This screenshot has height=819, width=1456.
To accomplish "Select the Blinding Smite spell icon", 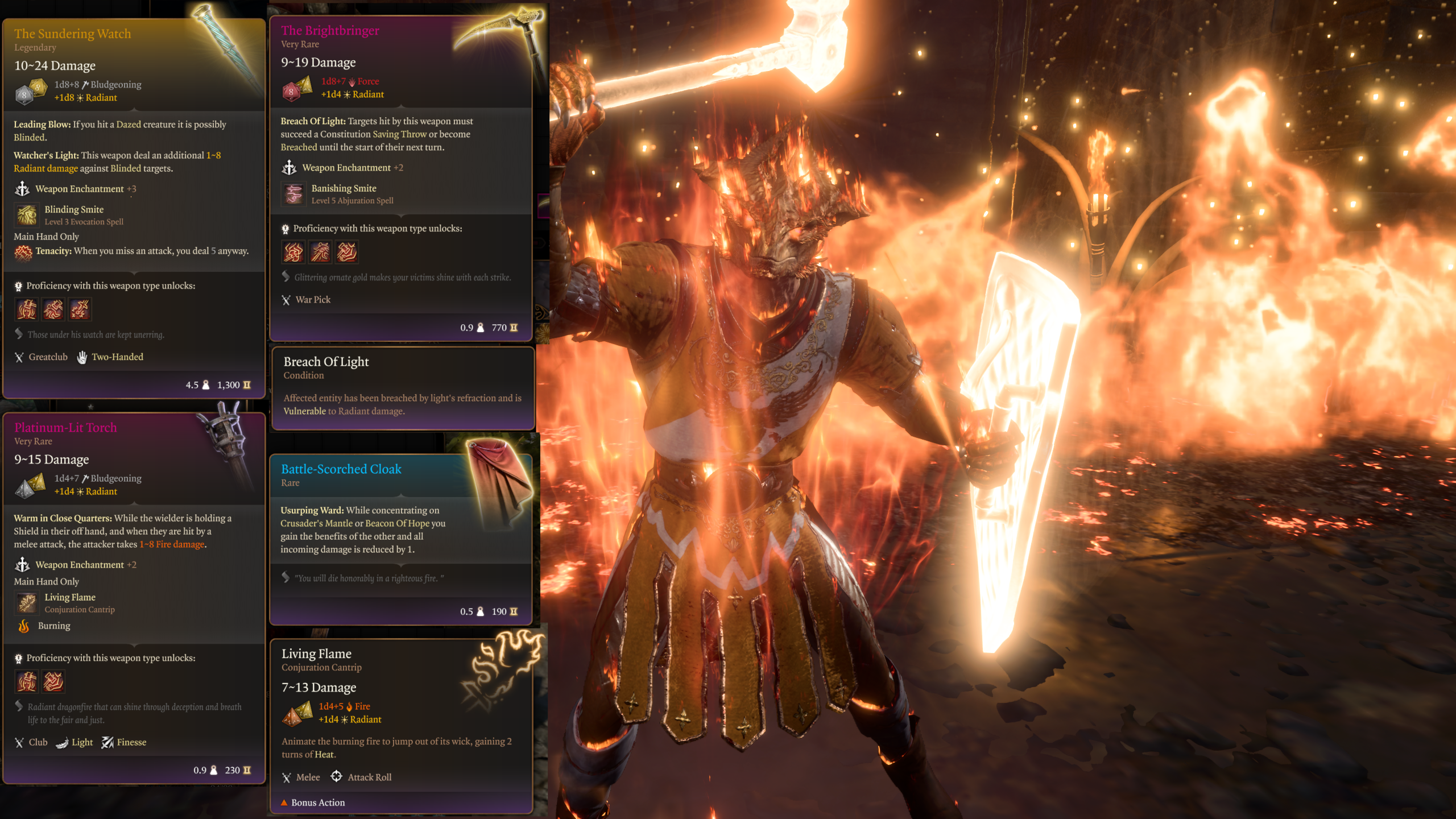I will [x=27, y=215].
